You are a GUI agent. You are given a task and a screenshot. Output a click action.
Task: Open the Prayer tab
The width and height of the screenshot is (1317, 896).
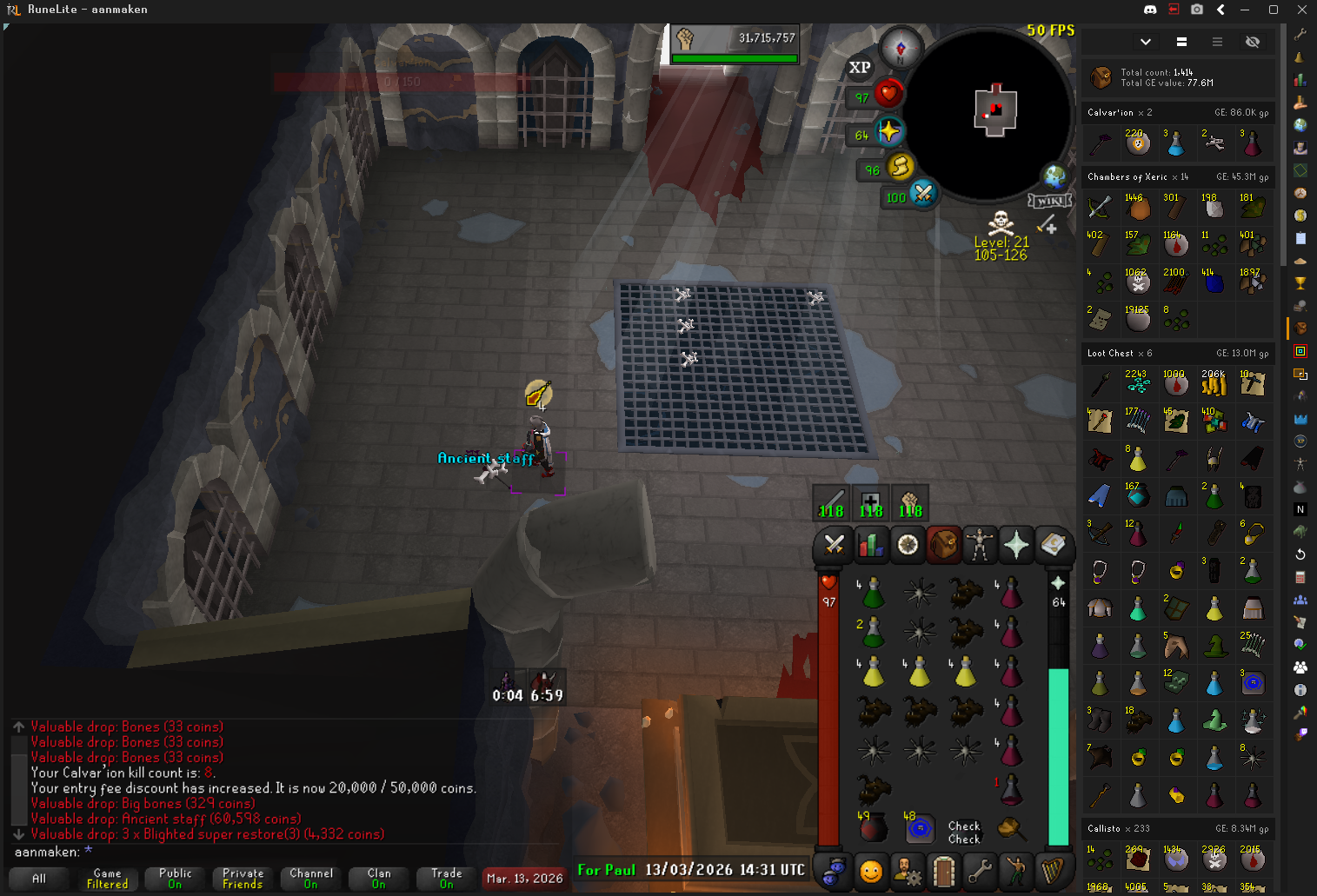point(1016,545)
